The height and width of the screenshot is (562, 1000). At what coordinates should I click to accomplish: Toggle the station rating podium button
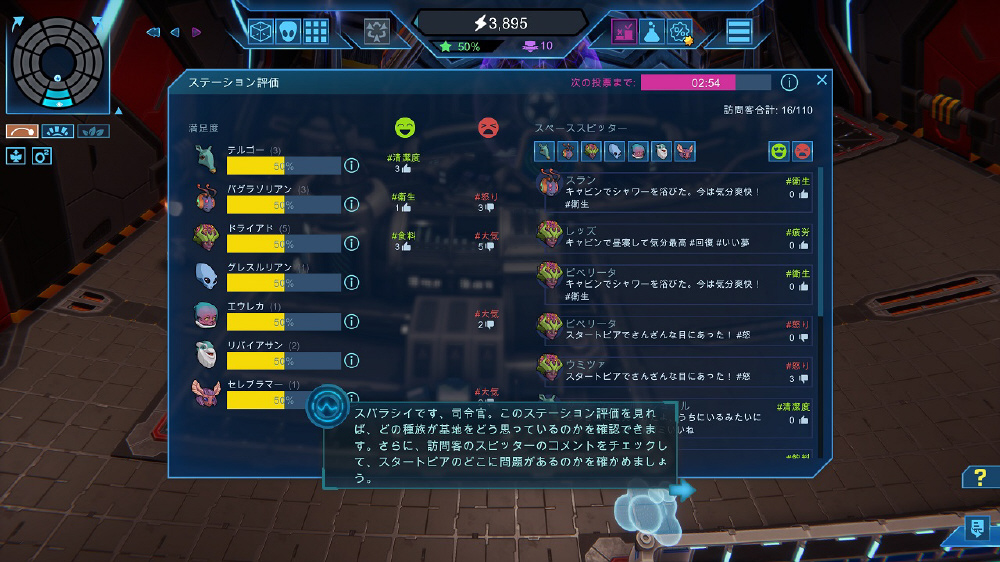click(x=625, y=31)
